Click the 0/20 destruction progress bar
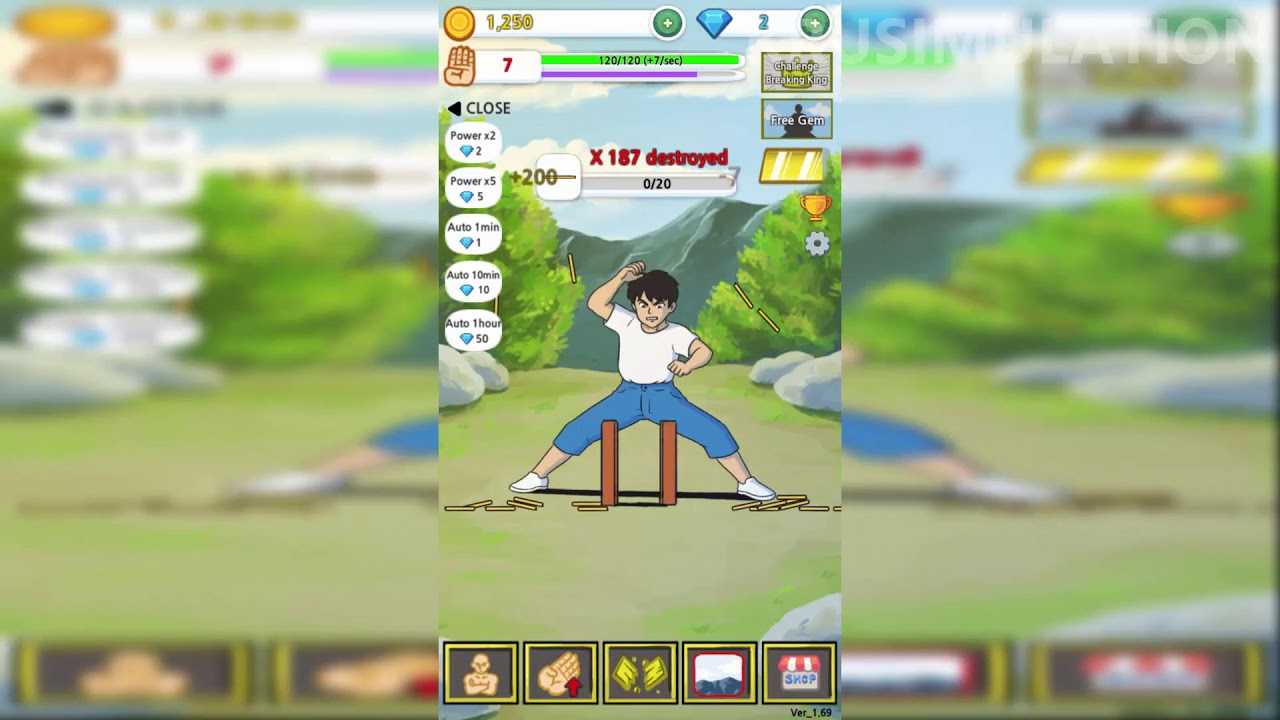This screenshot has height=720, width=1280. point(657,183)
